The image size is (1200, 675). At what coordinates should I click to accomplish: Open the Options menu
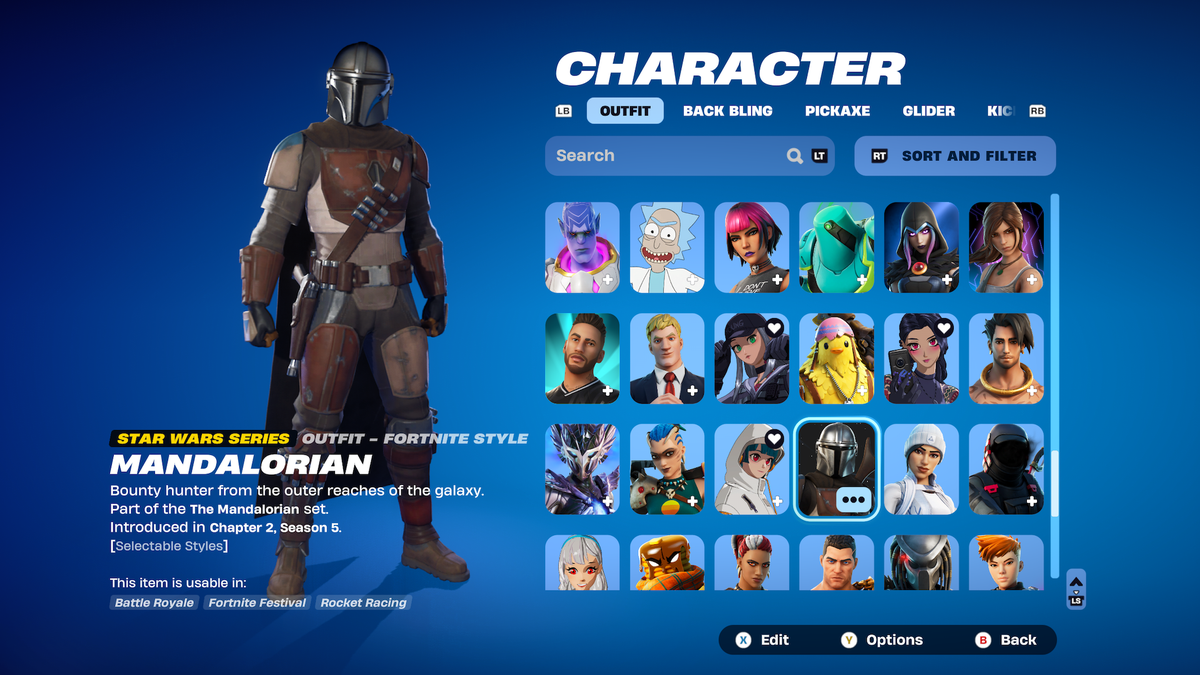pyautogui.click(x=883, y=640)
